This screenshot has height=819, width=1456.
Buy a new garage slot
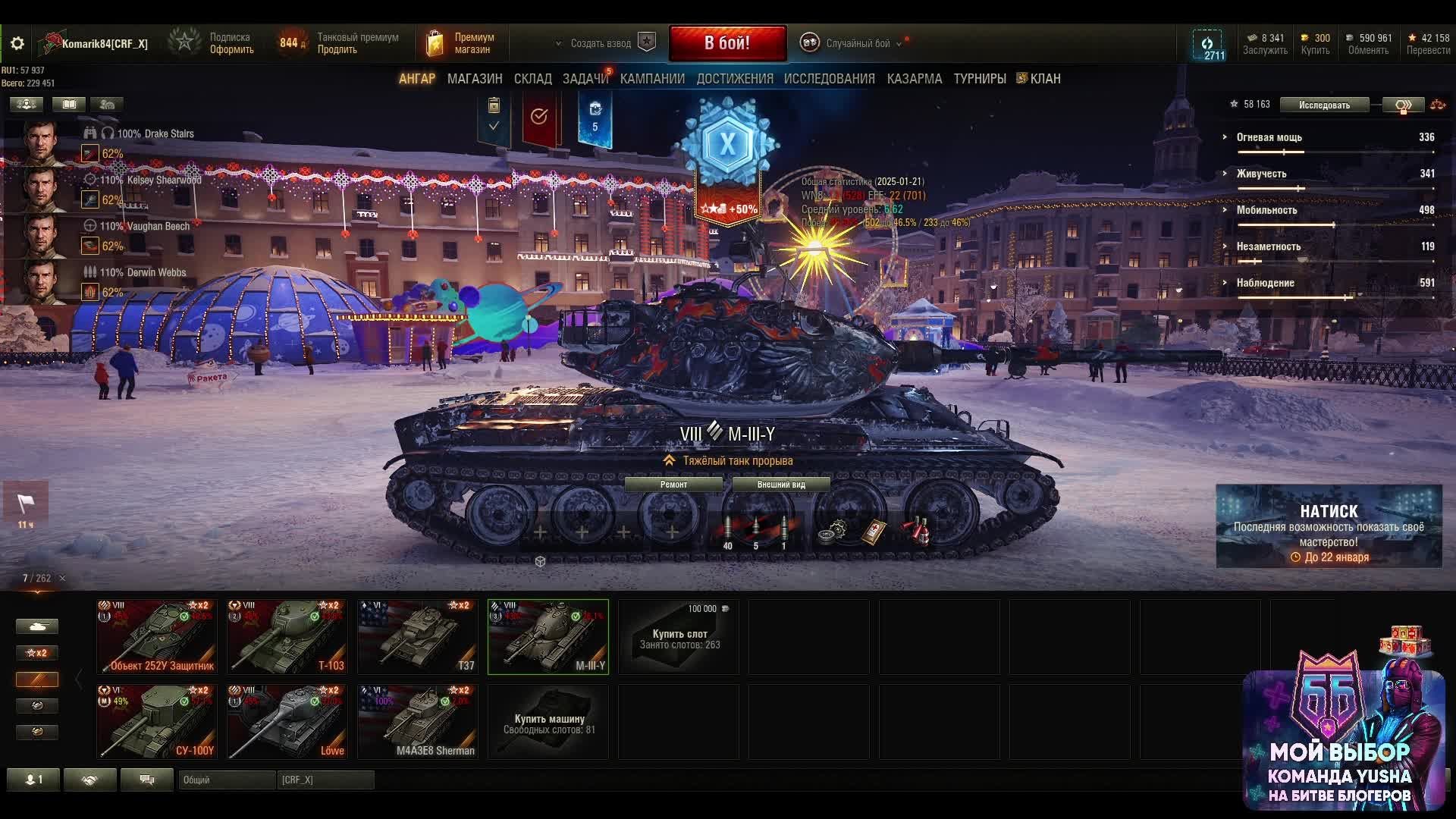click(679, 638)
